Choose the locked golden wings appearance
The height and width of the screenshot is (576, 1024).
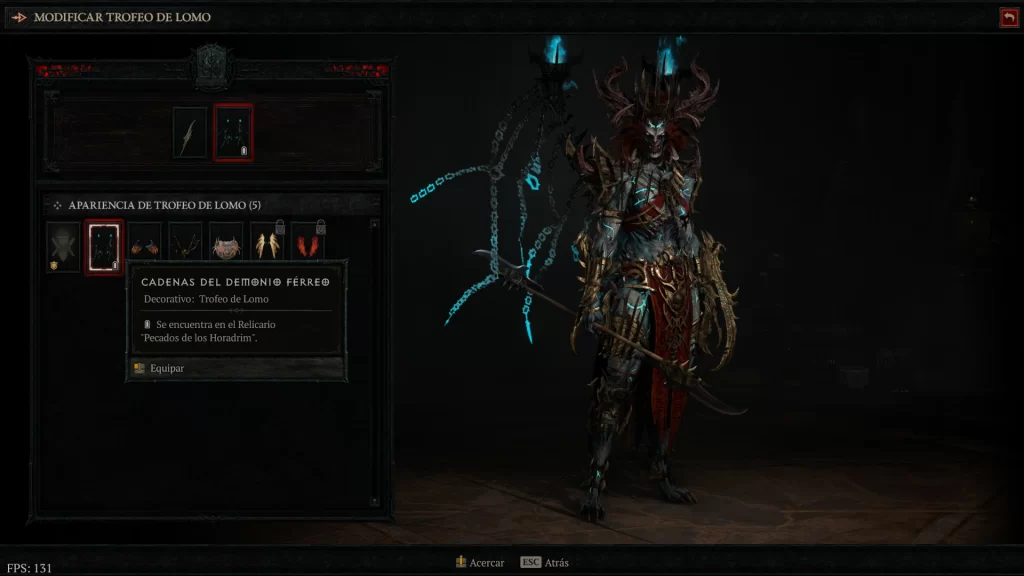[267, 246]
